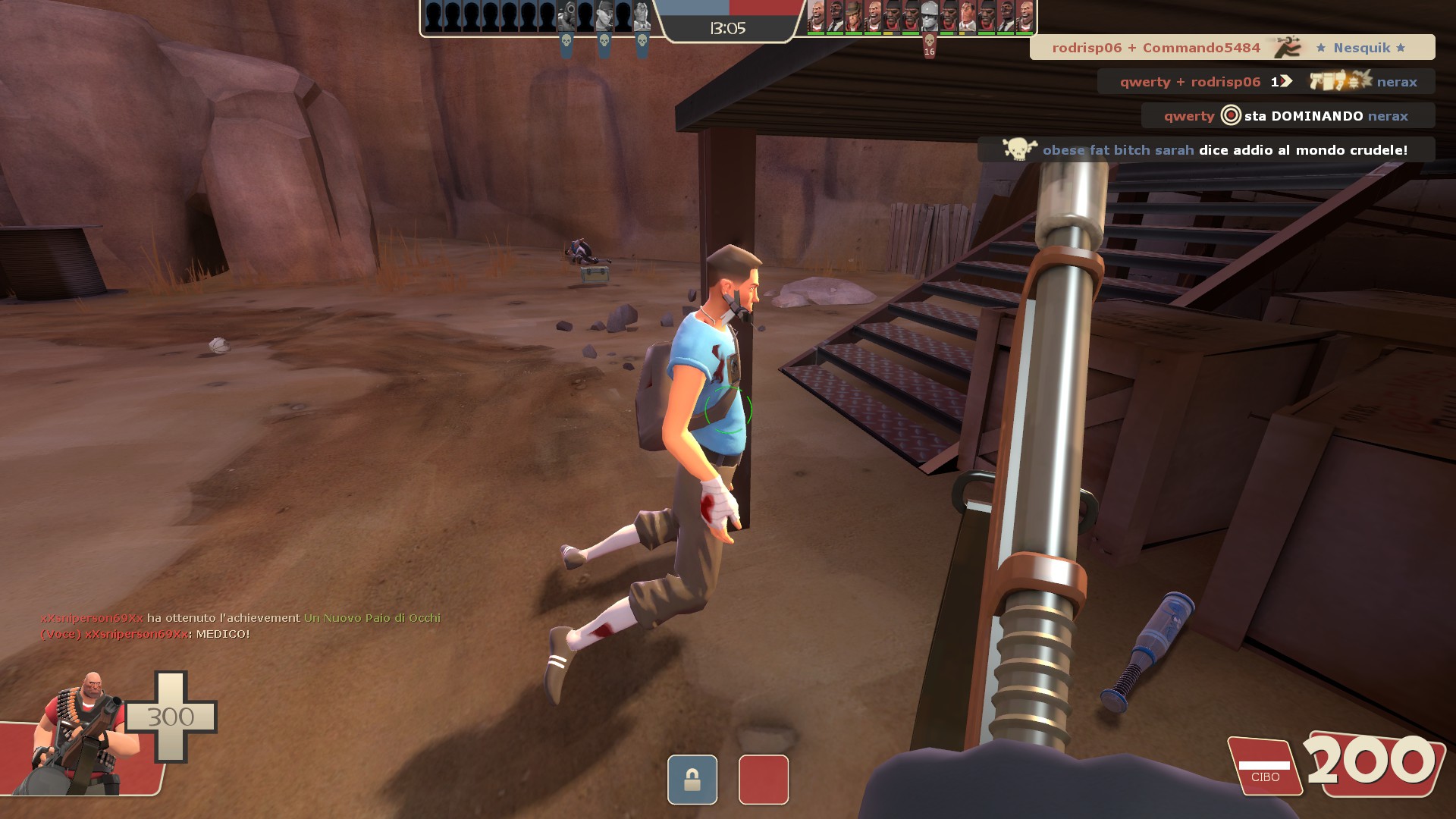Click the skull icon in the kill feed
Image resolution: width=1456 pixels, height=819 pixels.
[x=1019, y=149]
